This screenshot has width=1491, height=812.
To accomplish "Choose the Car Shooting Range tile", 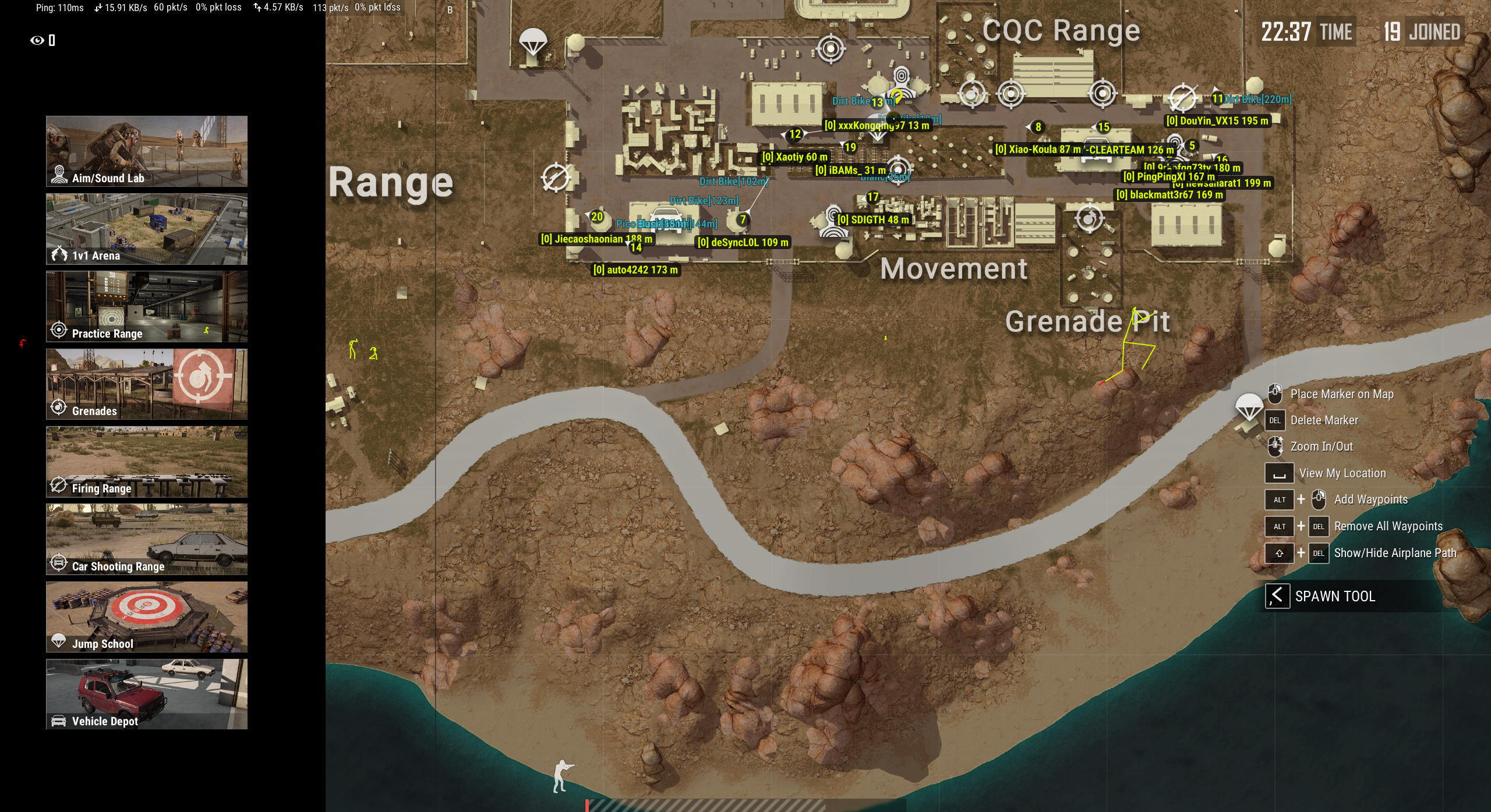I will coord(147,539).
